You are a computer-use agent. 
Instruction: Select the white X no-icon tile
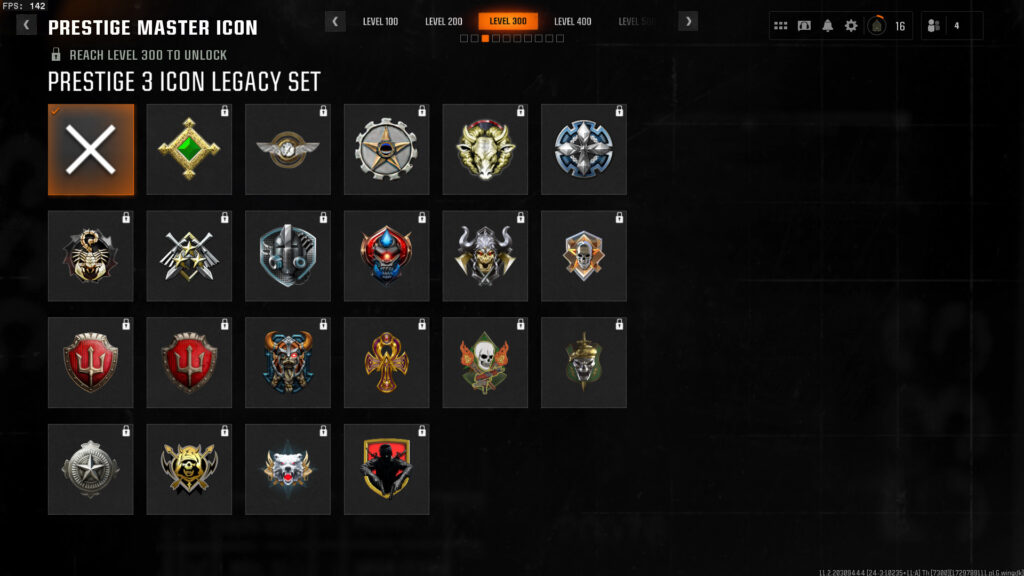tap(90, 149)
